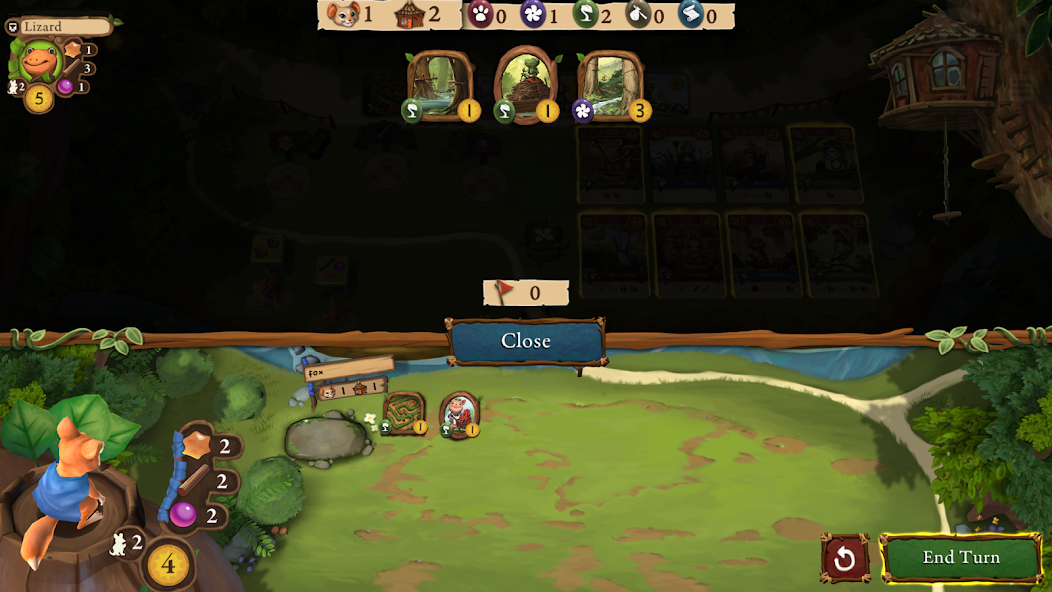Image resolution: width=1052 pixels, height=592 pixels.
Task: Choose the hedge maze card in fox's city
Action: point(404,413)
